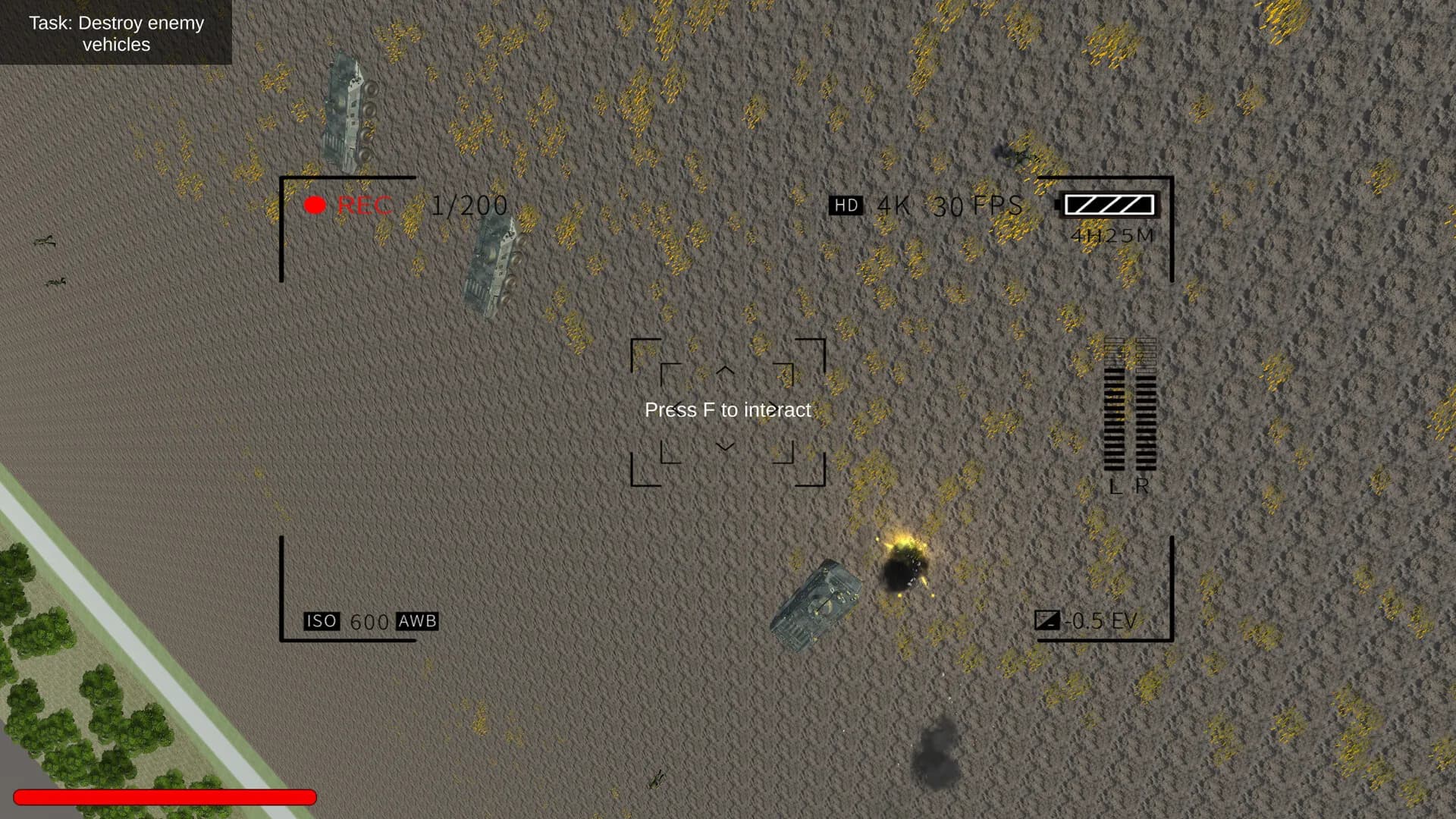This screenshot has width=1456, height=819.
Task: Click the 4K resolution indicator
Action: [x=895, y=205]
